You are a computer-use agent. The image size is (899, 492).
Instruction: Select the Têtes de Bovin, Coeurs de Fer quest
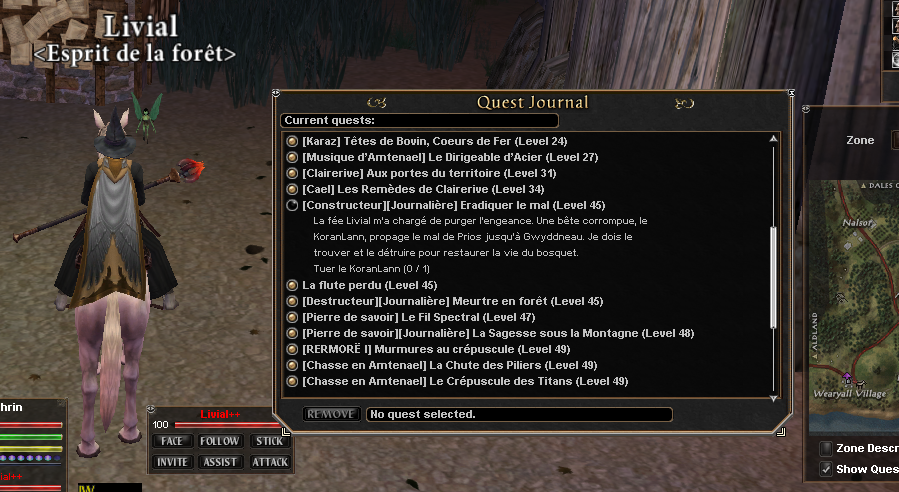pos(434,141)
